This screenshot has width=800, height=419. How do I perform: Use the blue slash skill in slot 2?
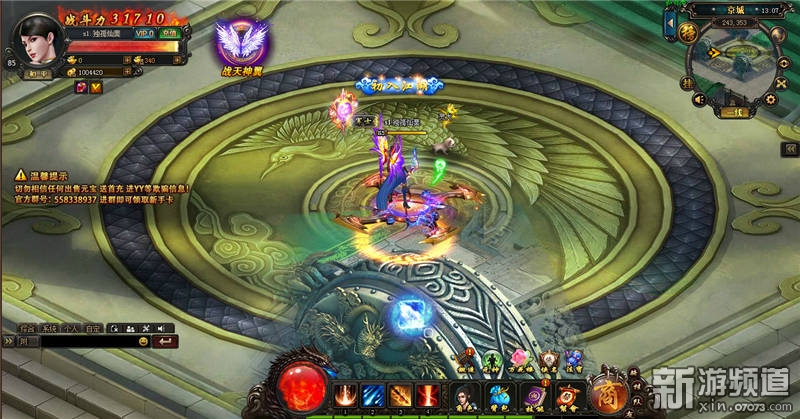click(x=372, y=395)
